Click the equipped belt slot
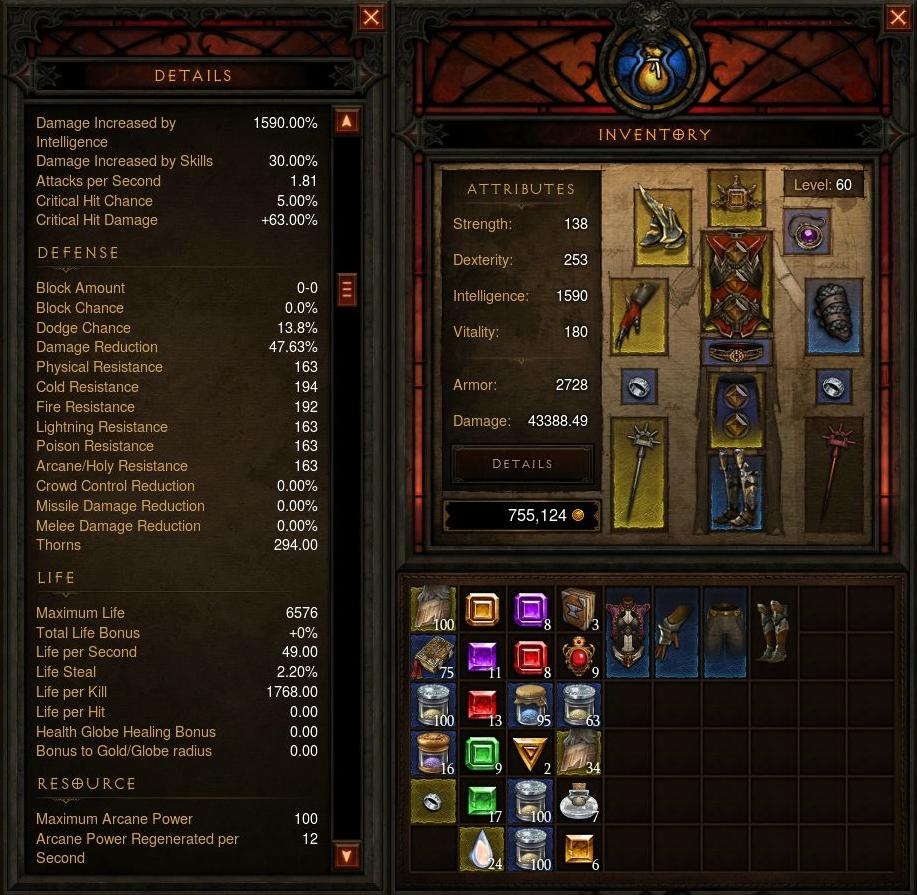 (736, 353)
